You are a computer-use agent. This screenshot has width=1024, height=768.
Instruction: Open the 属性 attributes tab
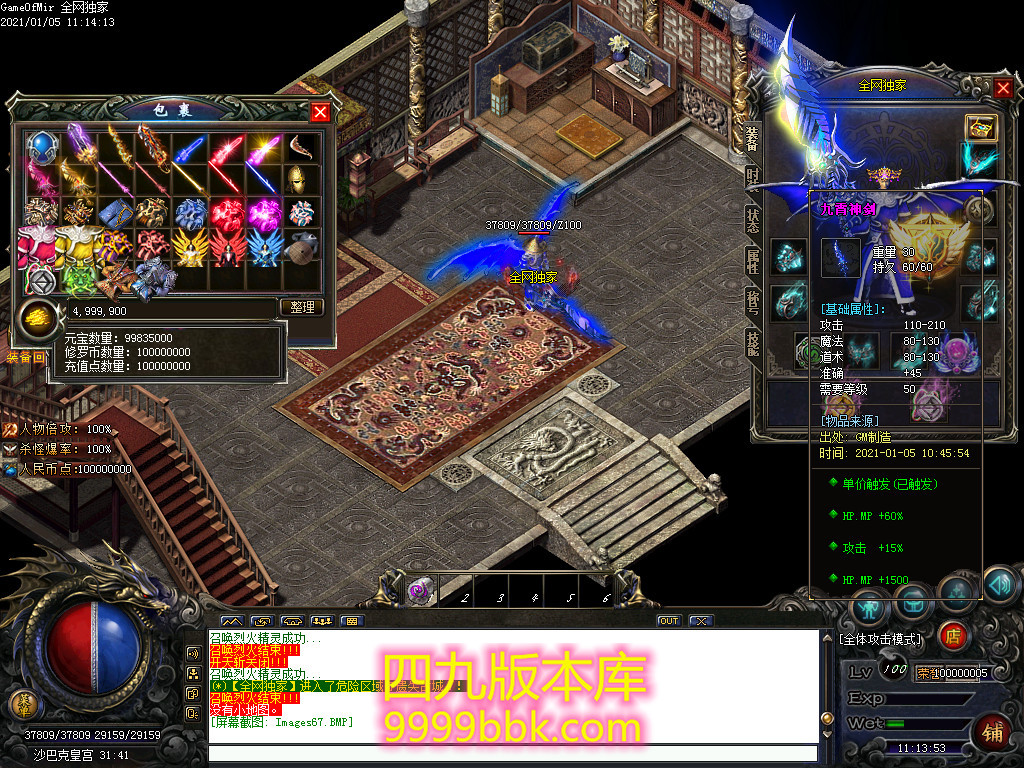752,261
